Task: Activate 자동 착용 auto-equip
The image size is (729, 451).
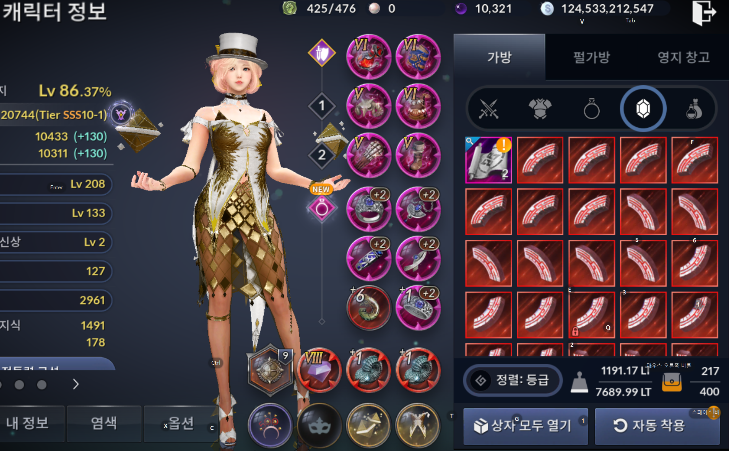Action: (x=657, y=425)
